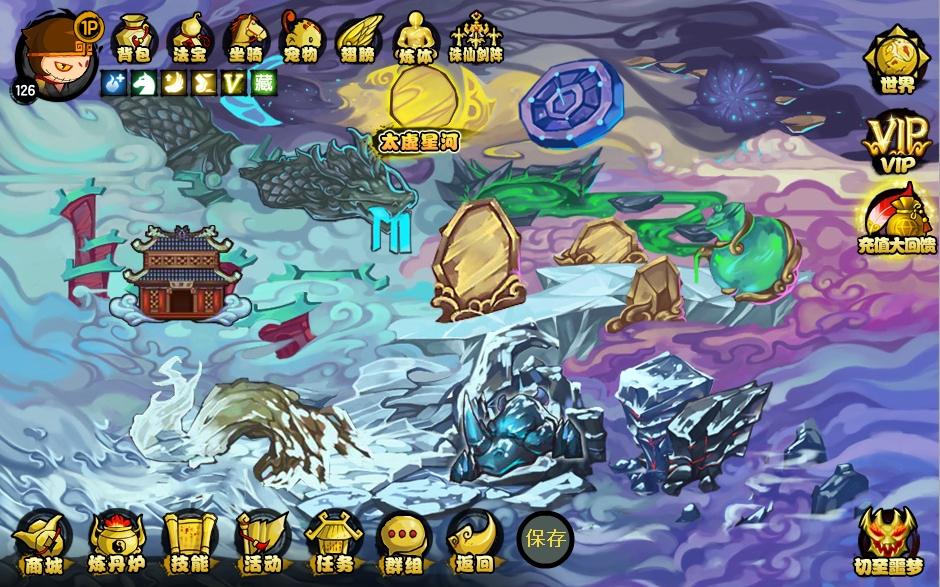Viewport: 940px width, 587px height.
Task: Open the 炼丹炉 alchemy furnace
Action: pyautogui.click(x=116, y=542)
